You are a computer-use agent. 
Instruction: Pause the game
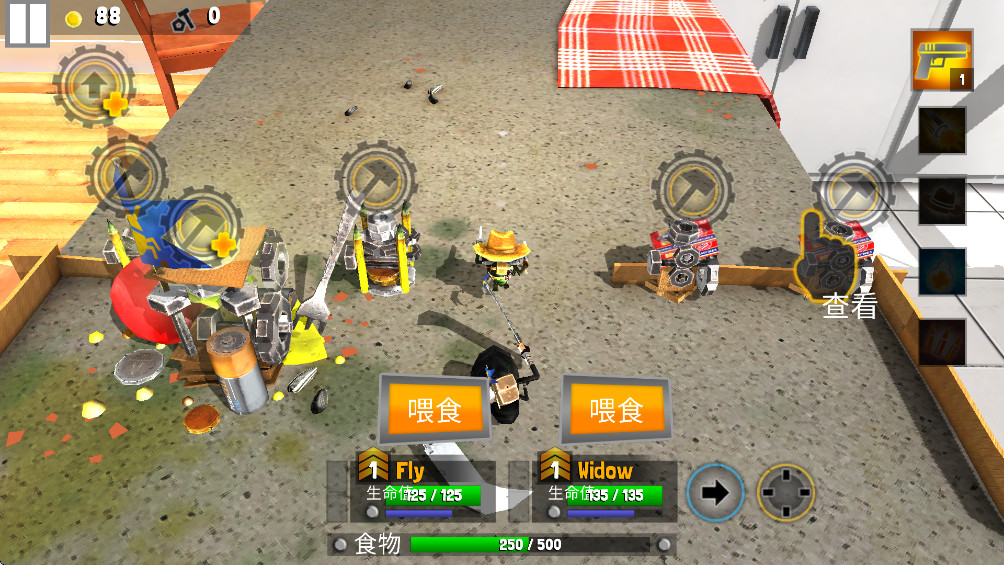click(x=27, y=23)
